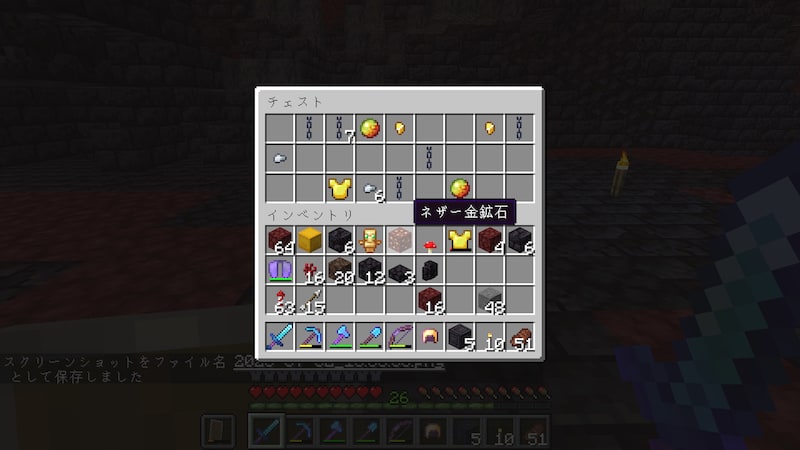Pick up the stack of 51 cooked meat
Image resolution: width=800 pixels, height=450 pixels.
click(x=520, y=338)
